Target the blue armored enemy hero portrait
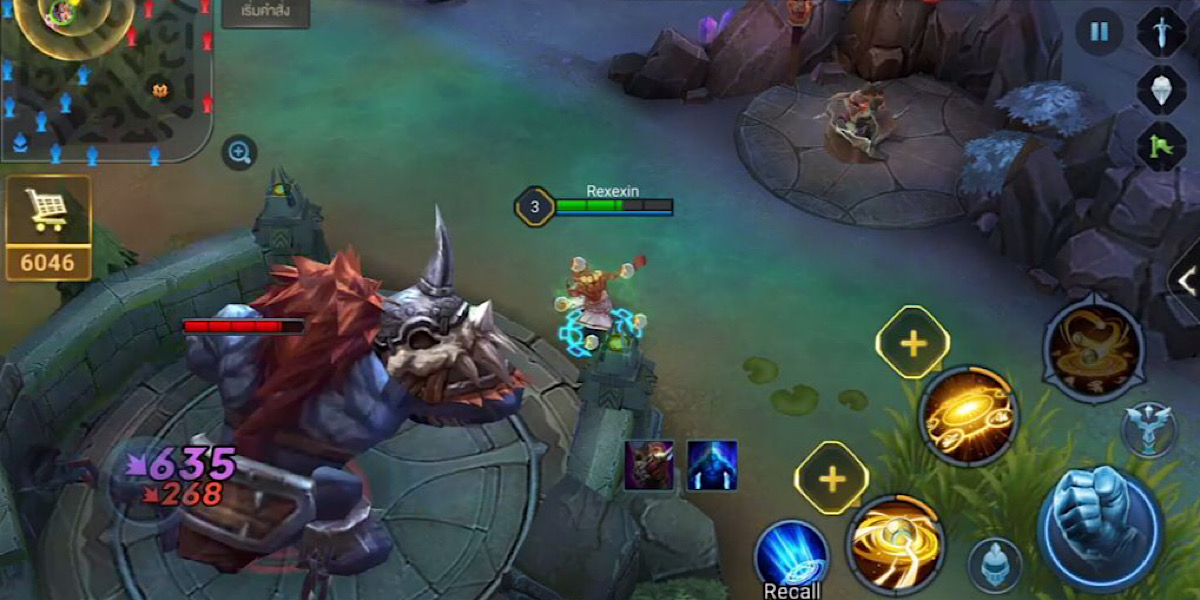Image resolution: width=1200 pixels, height=600 pixels. click(712, 465)
